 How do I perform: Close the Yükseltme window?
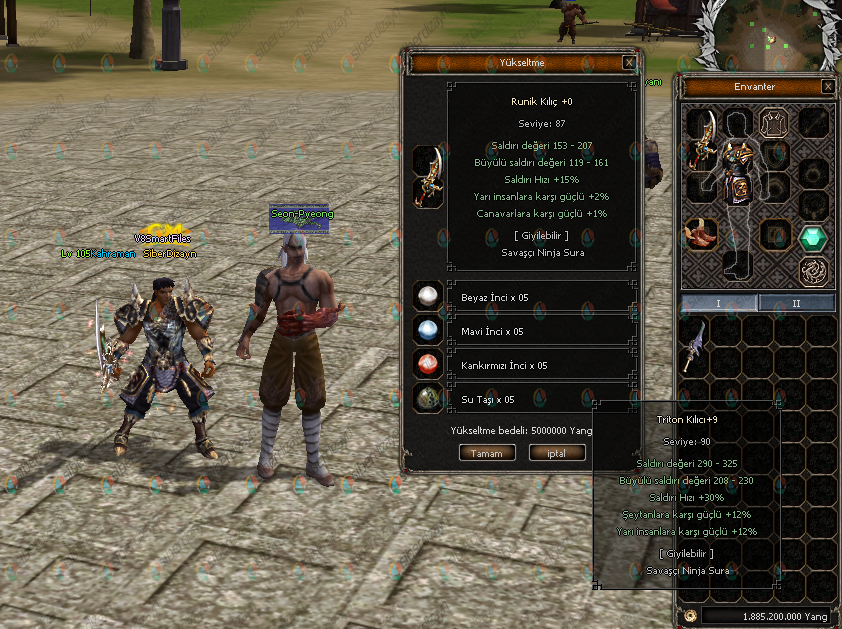[x=629, y=63]
